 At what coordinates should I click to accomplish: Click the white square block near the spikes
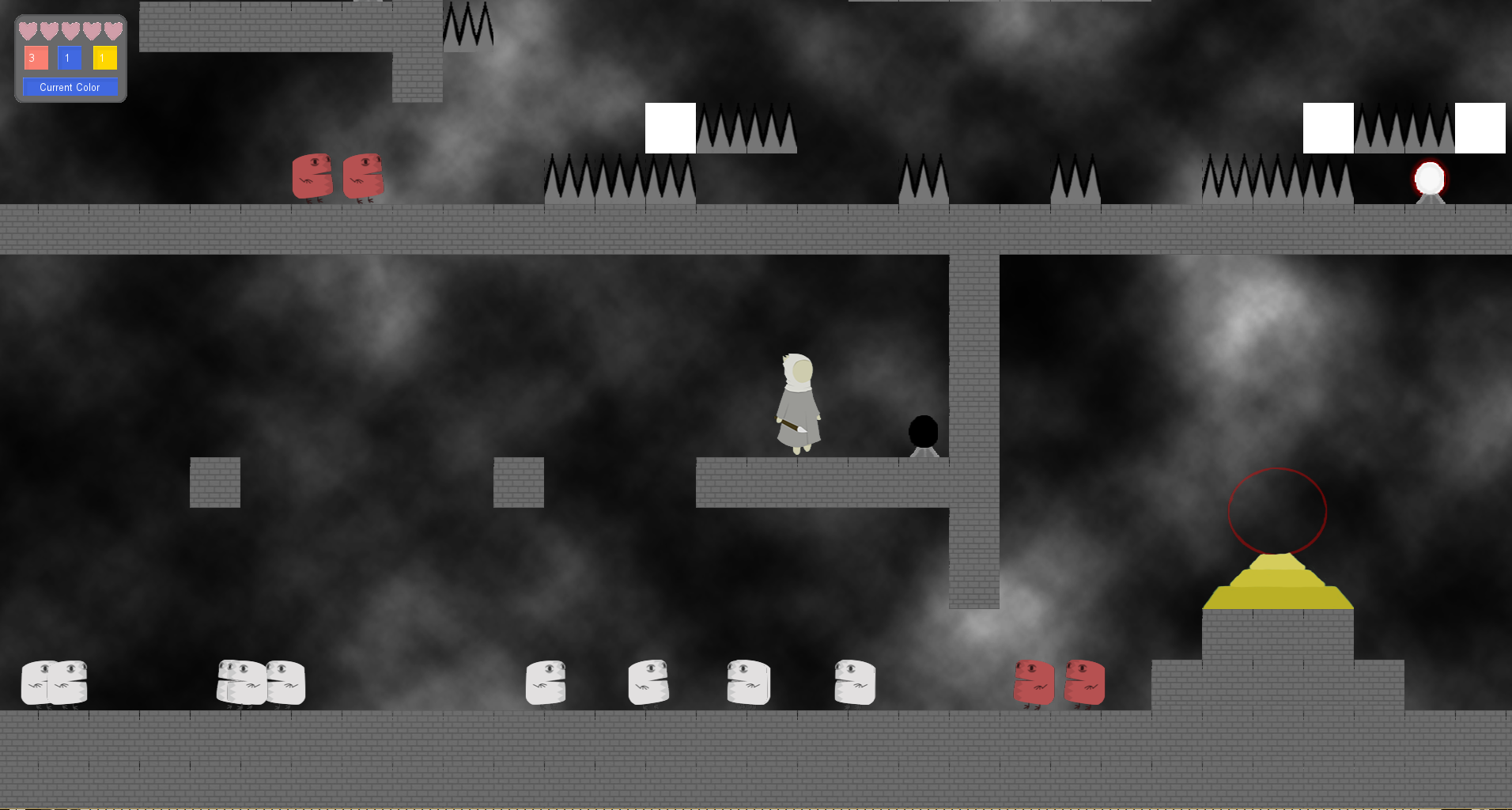(671, 128)
